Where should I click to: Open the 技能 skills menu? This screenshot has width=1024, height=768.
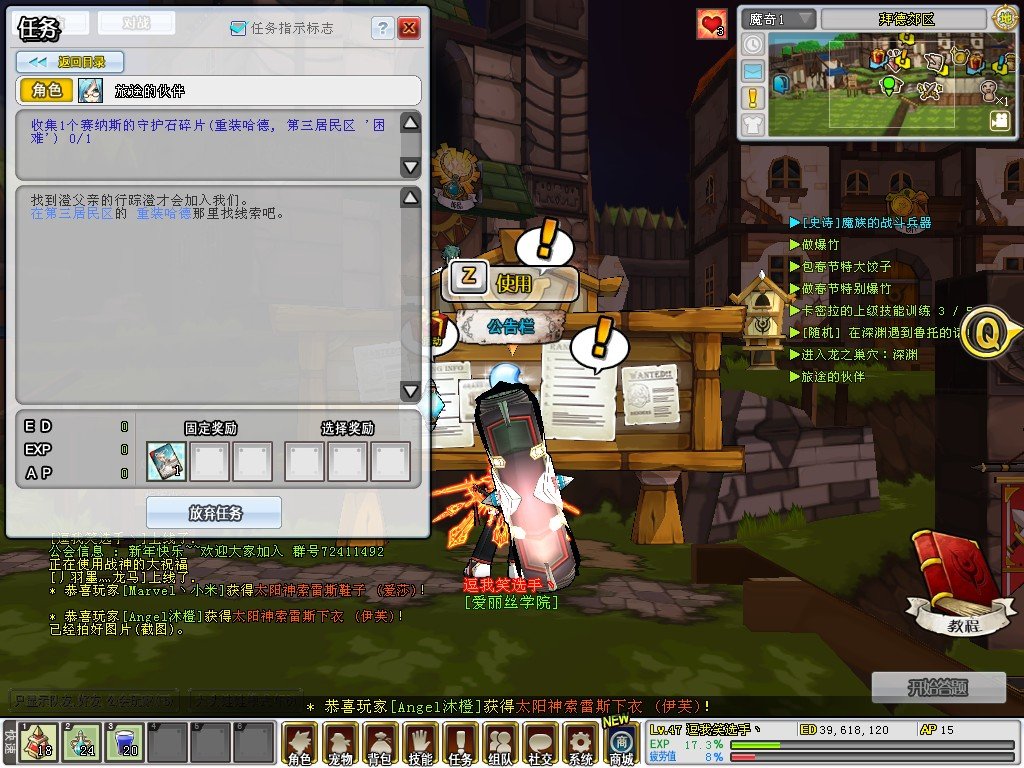pos(420,745)
